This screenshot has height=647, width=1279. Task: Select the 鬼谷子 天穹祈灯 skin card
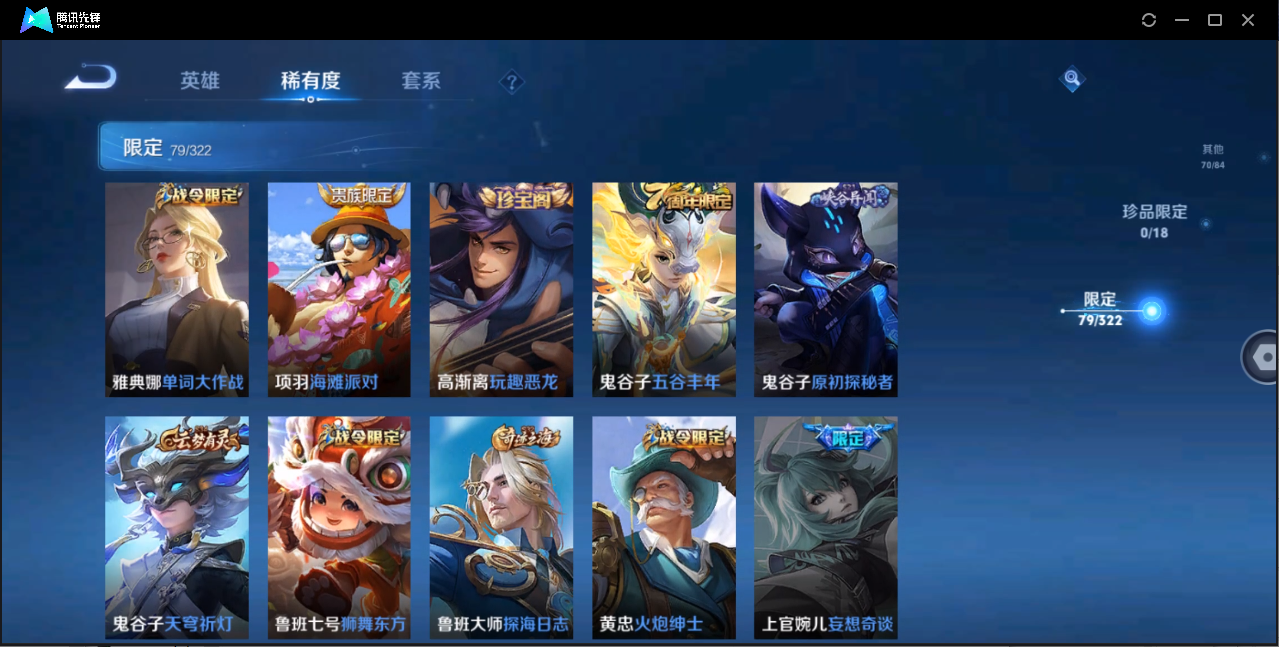[177, 527]
